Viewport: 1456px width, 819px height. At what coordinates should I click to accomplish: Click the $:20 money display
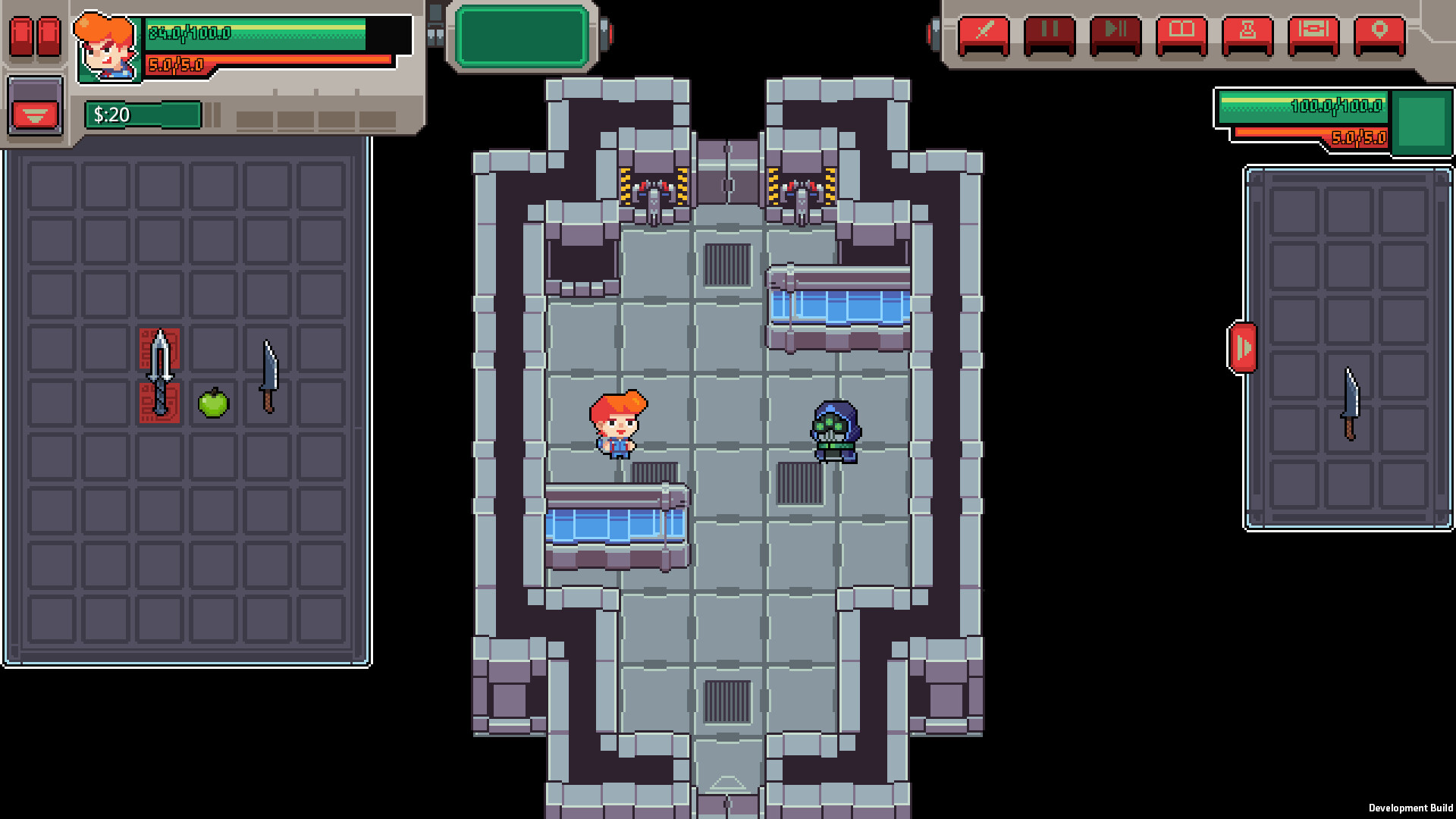143,115
